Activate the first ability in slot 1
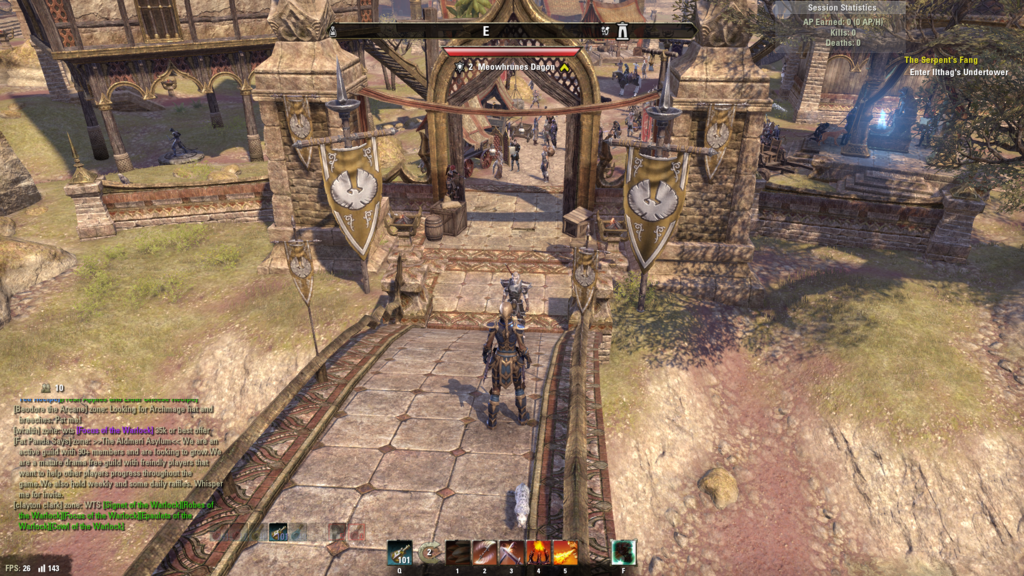This screenshot has height=576, width=1024. [458, 553]
